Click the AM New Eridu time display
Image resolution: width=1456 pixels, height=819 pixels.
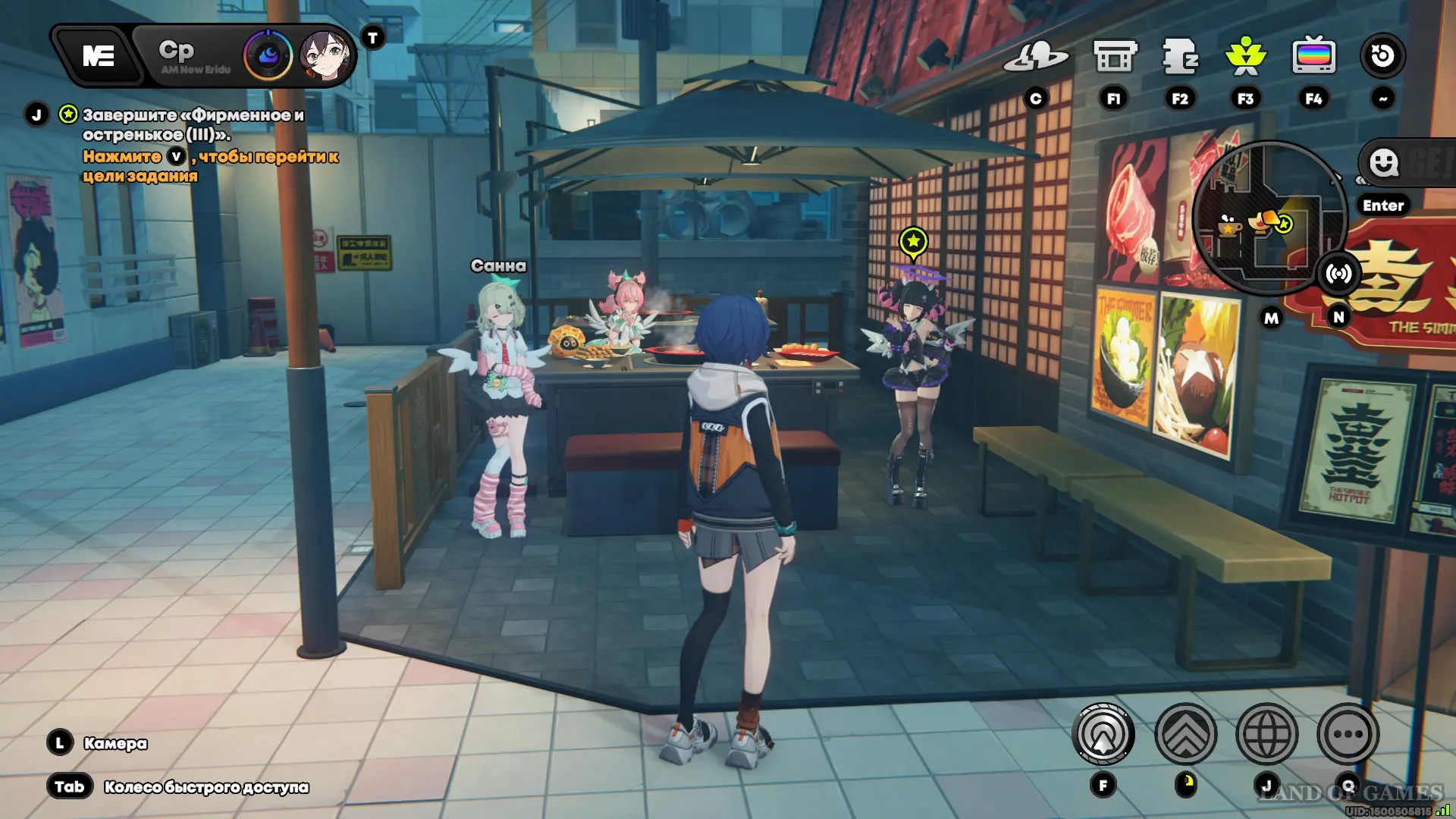[x=194, y=56]
